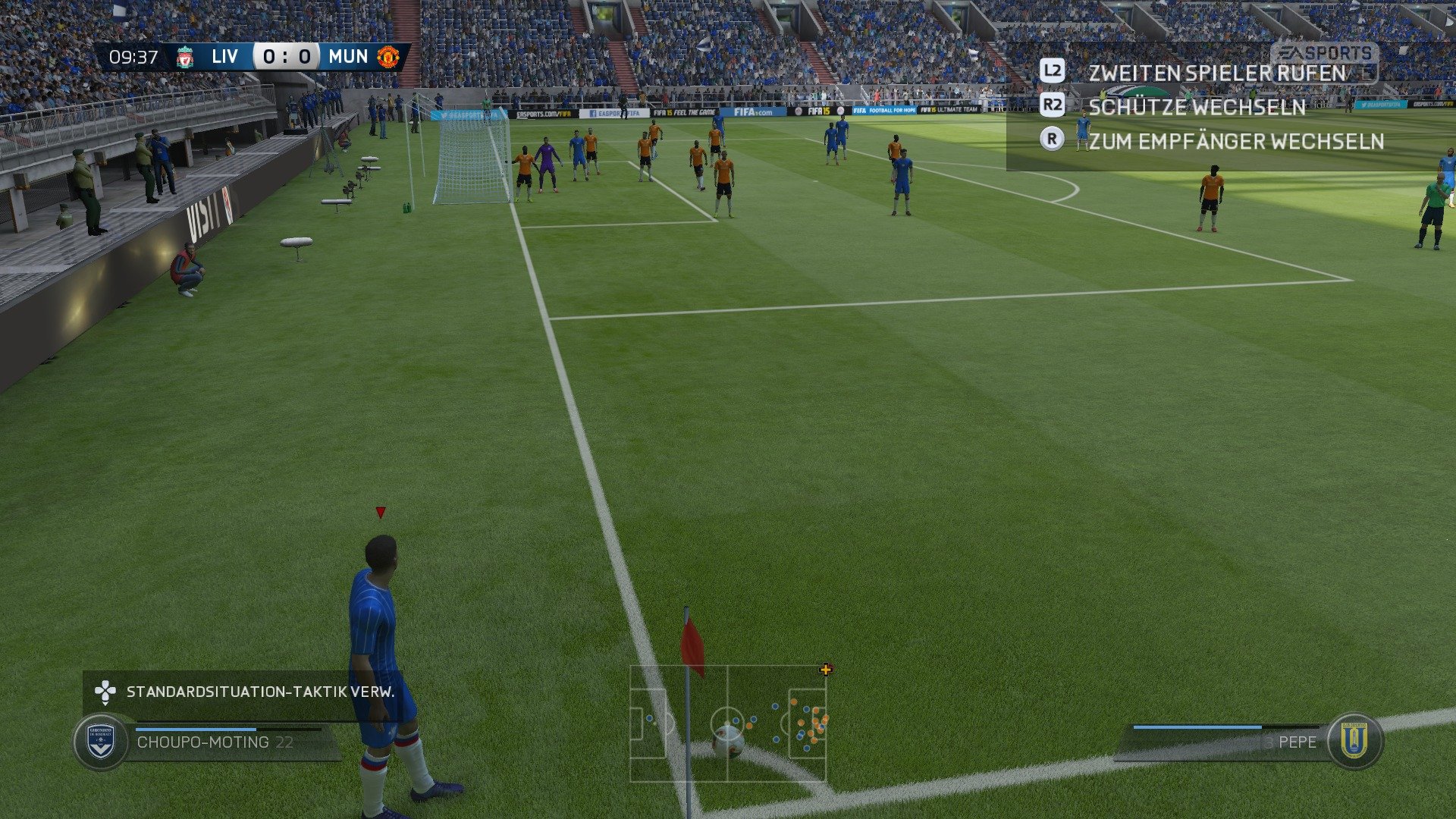This screenshot has width=1456, height=819.
Task: Toggle the Zum Empfänger wechseln option
Action: 1236,141
